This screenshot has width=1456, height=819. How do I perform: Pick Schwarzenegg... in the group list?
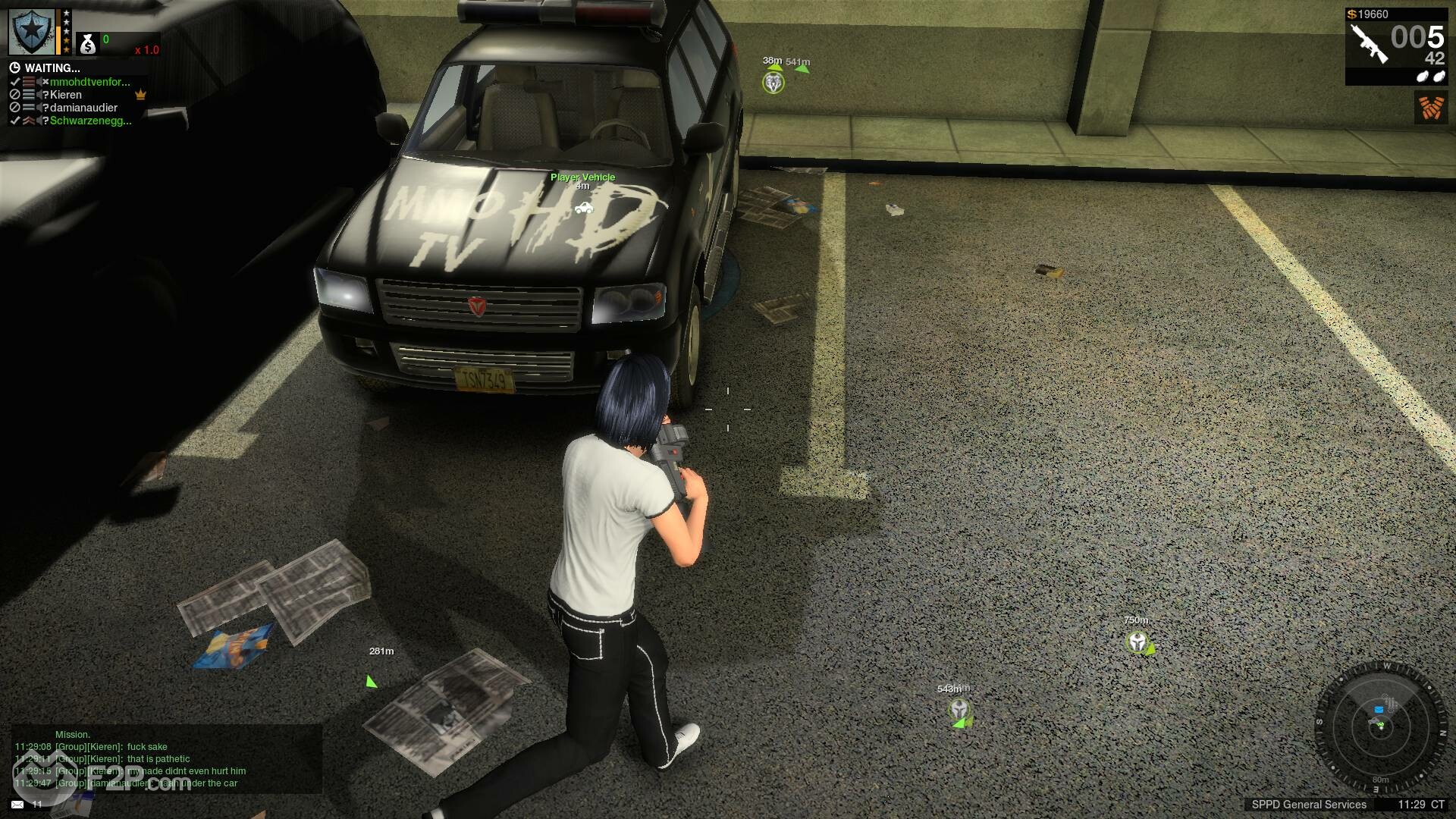(x=90, y=121)
